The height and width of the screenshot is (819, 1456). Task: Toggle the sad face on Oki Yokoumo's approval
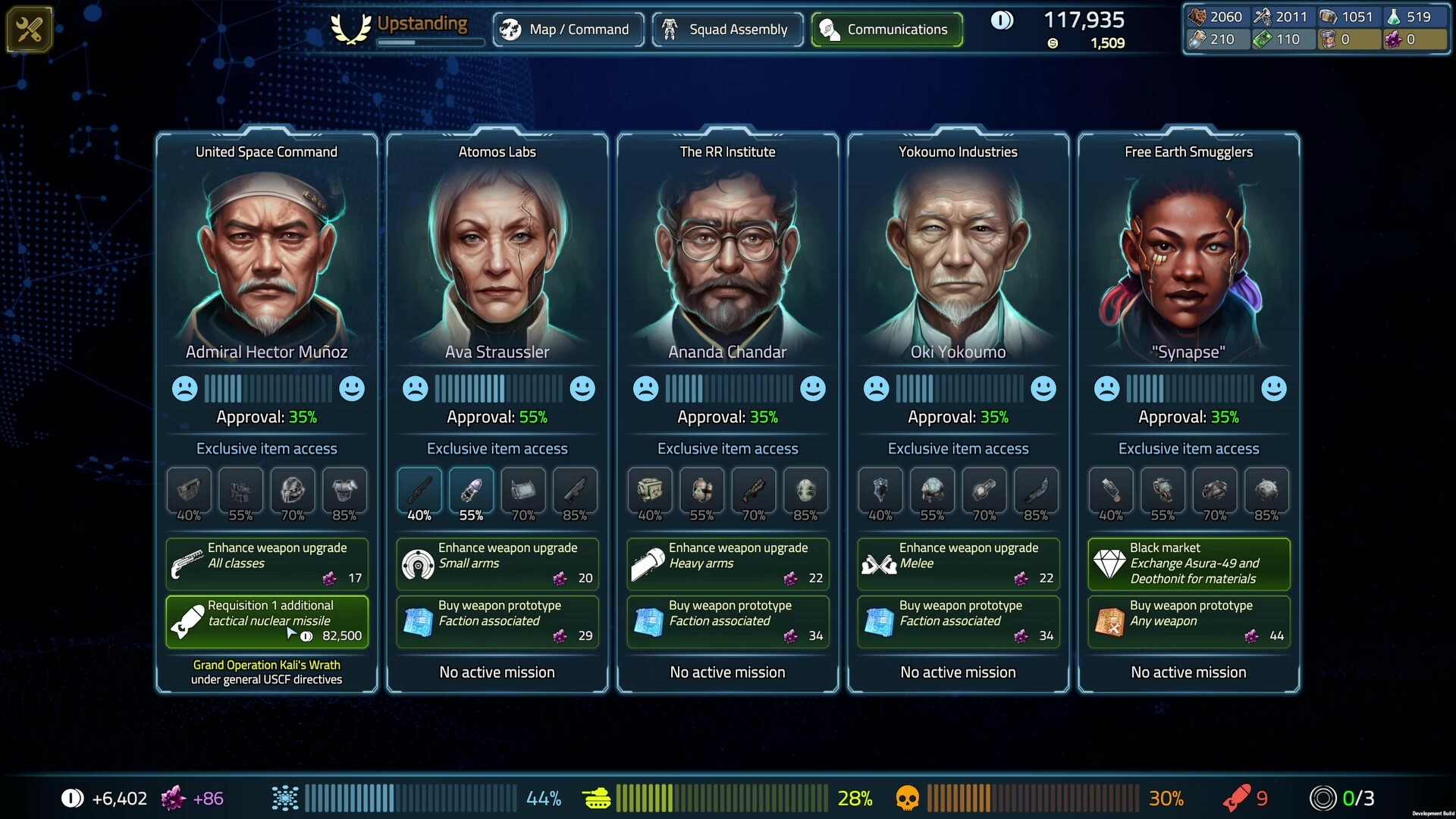coord(877,388)
